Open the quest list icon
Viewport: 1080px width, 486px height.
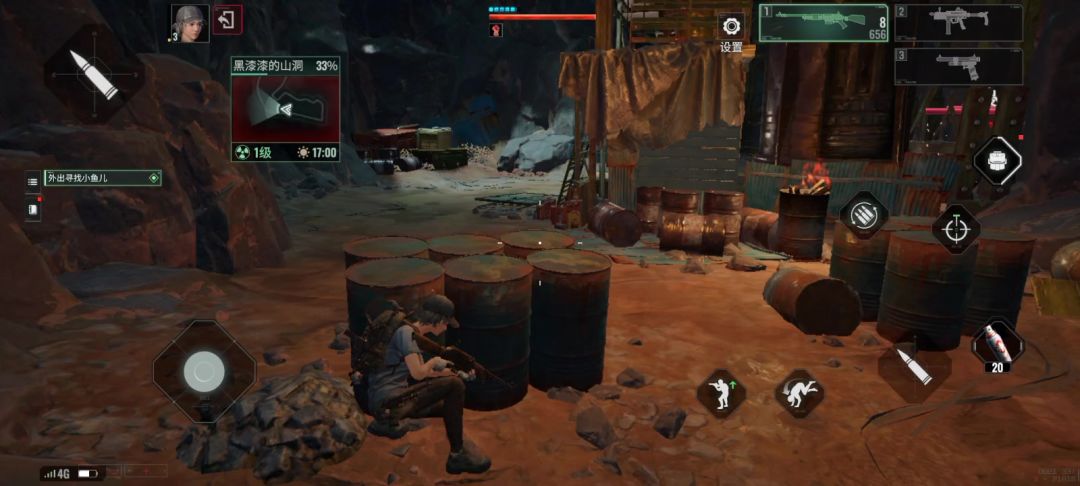coord(33,181)
